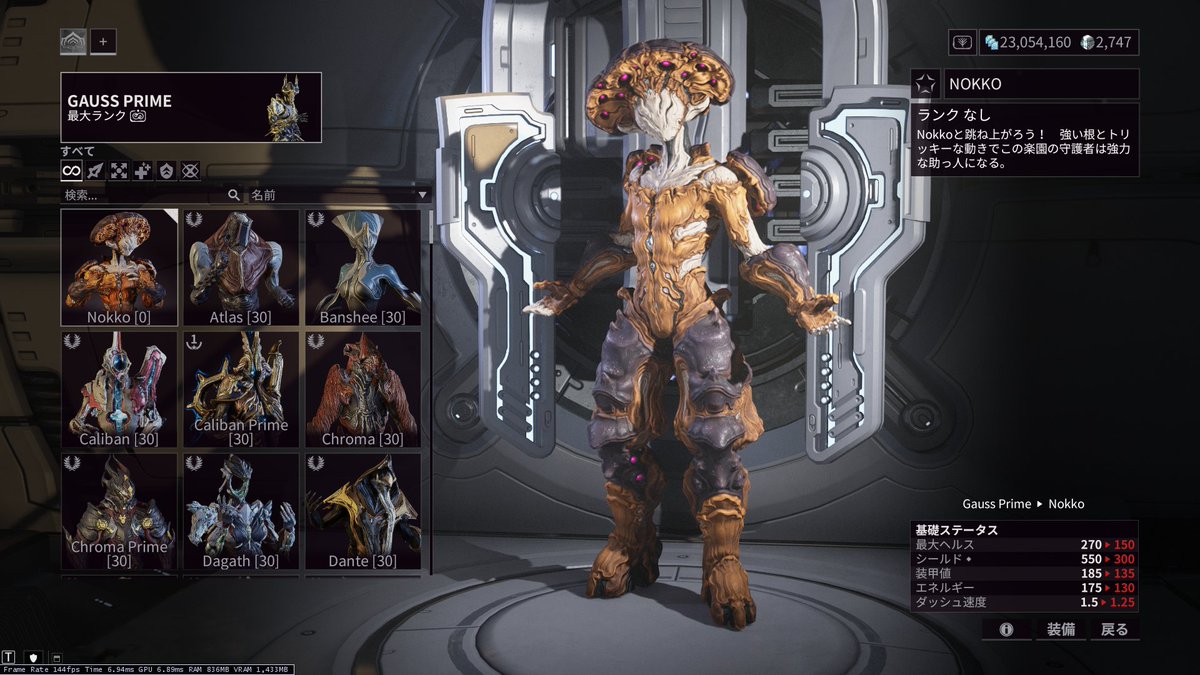
Task: Select the Caliban [30] warframe tile
Action: click(120, 390)
